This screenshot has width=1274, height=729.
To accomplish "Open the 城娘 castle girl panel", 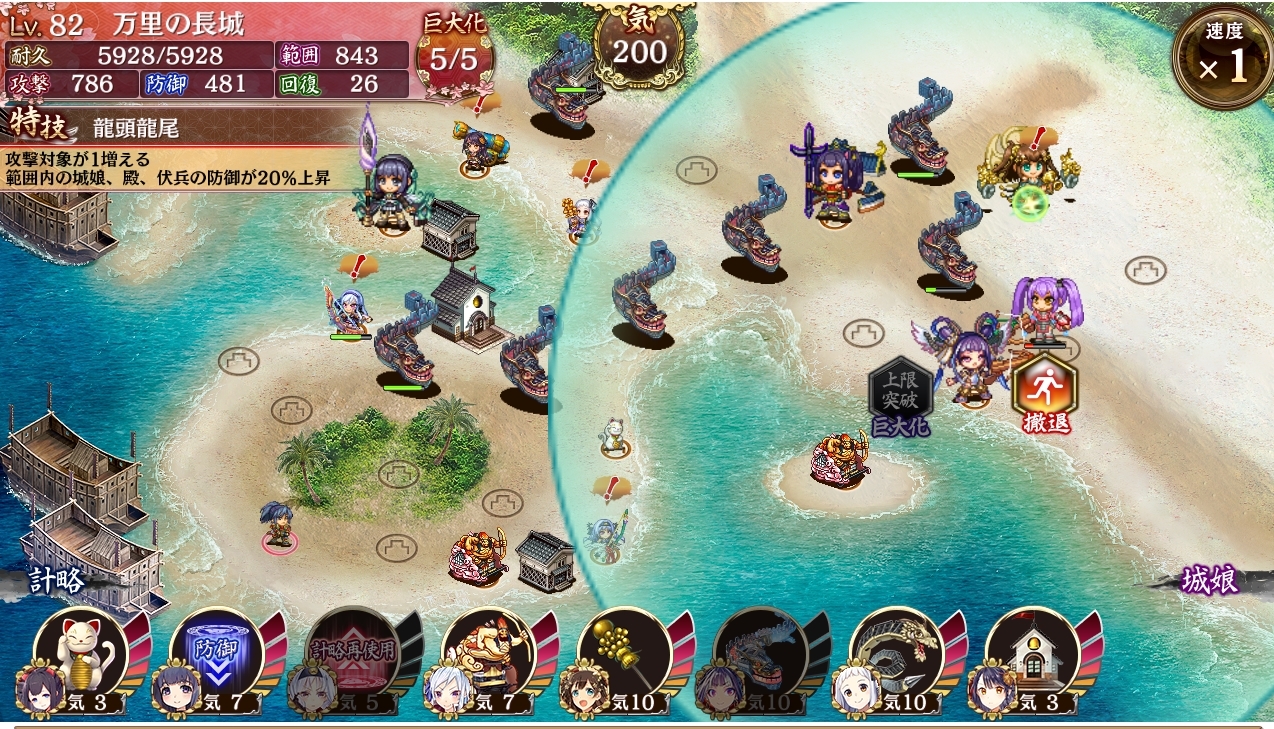I will point(1210,581).
